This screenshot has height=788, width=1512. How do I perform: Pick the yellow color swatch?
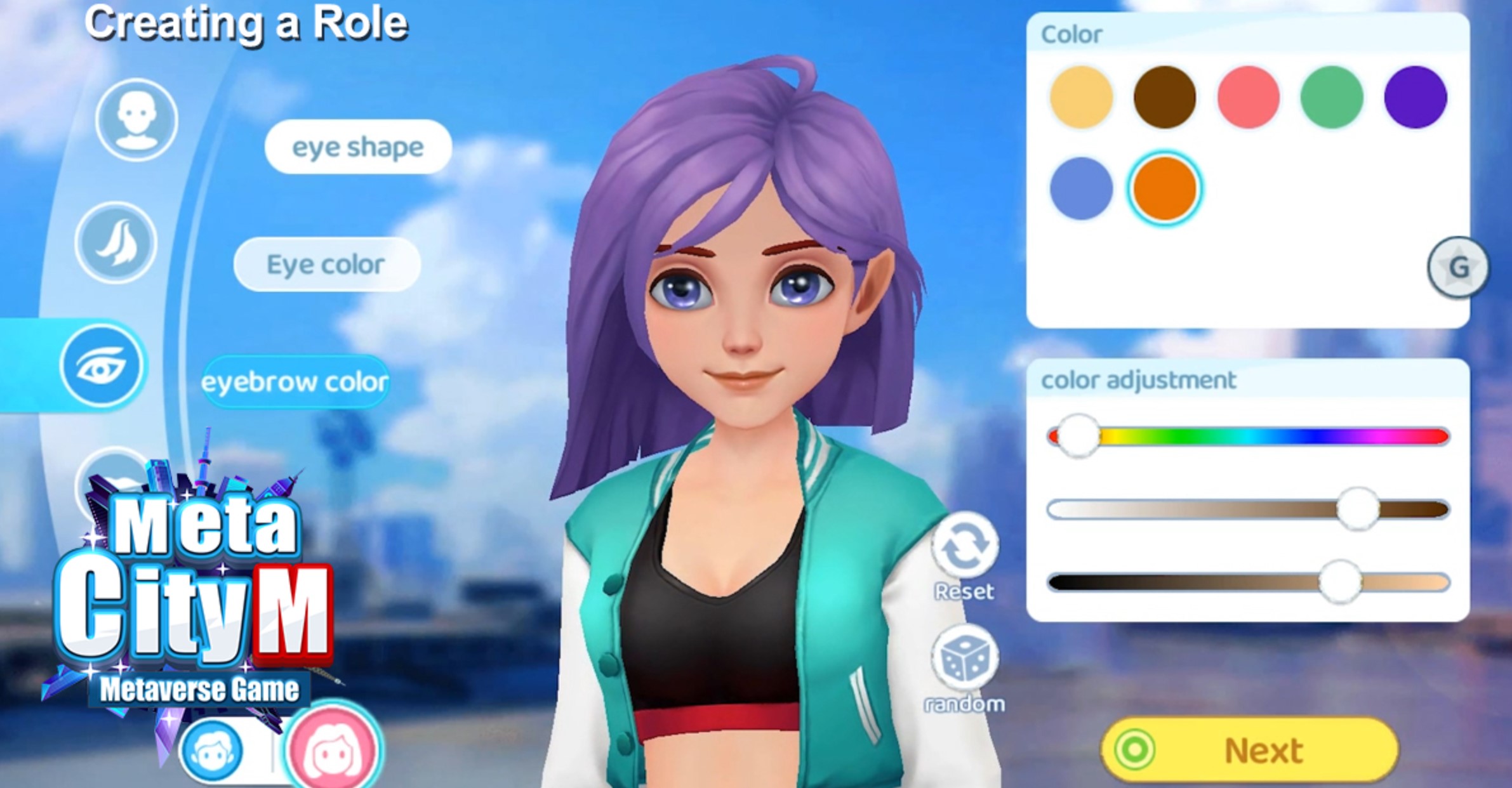point(1081,97)
